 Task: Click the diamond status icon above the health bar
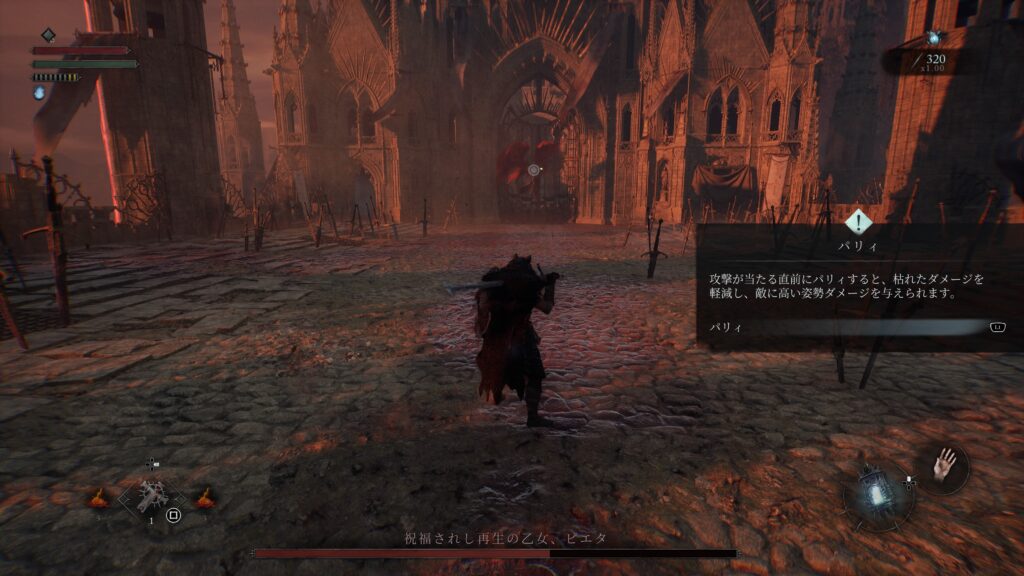48,35
